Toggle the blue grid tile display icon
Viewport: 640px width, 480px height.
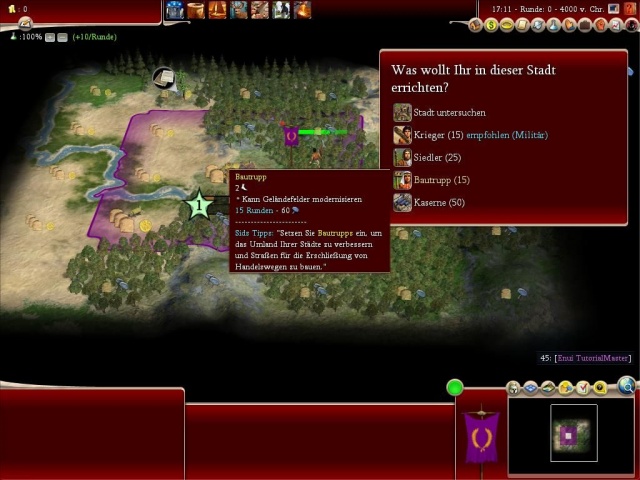[531, 388]
